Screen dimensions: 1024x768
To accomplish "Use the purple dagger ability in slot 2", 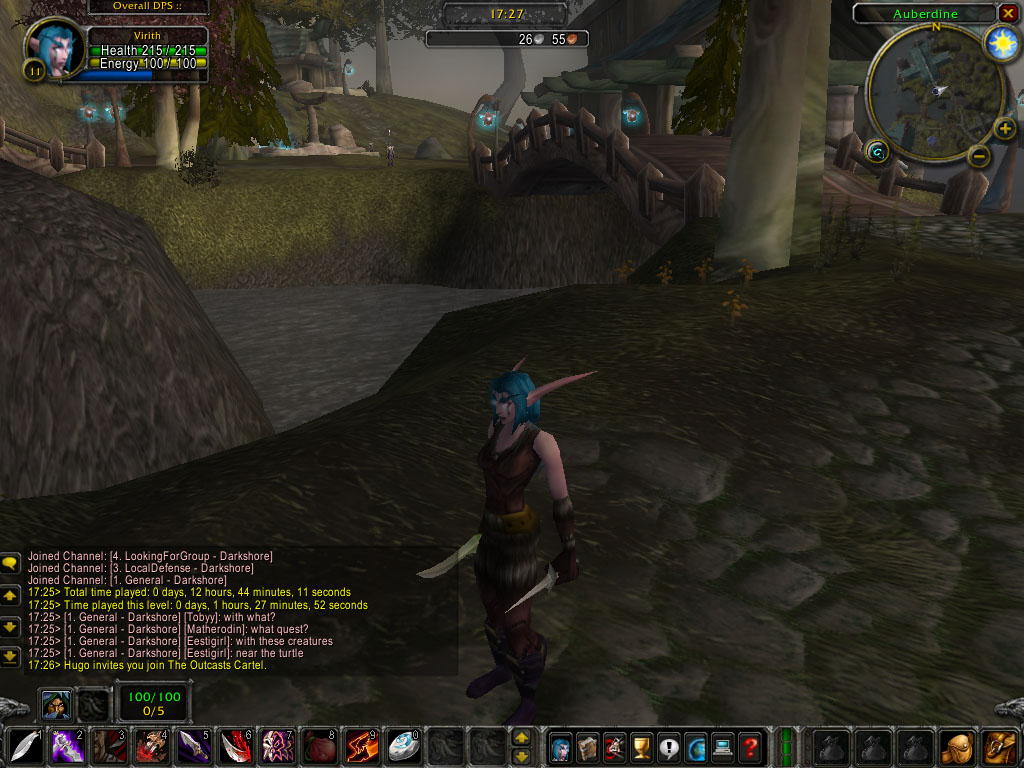I will (x=67, y=746).
